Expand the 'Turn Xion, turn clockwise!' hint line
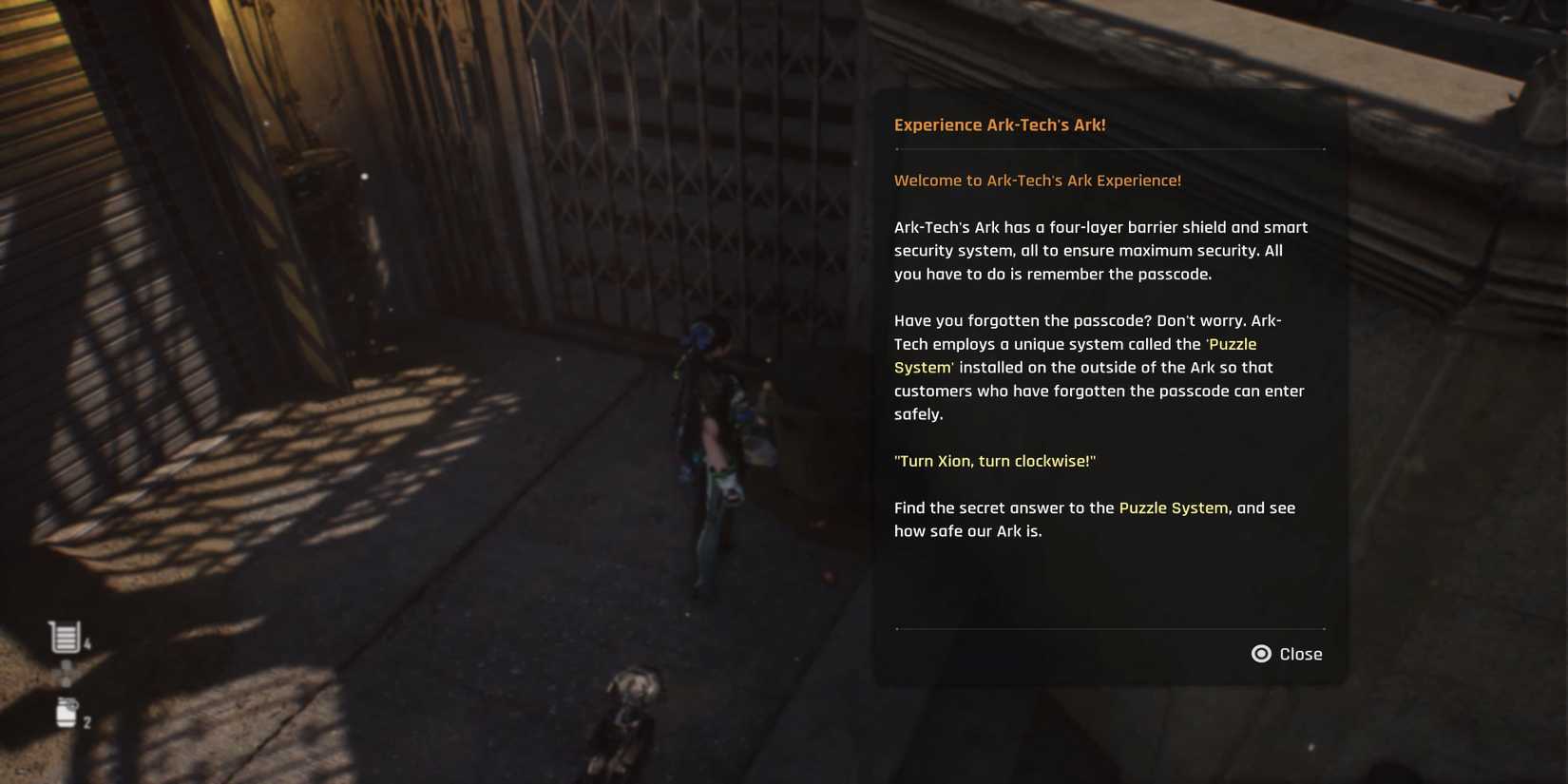Image resolution: width=1568 pixels, height=784 pixels. click(x=994, y=460)
